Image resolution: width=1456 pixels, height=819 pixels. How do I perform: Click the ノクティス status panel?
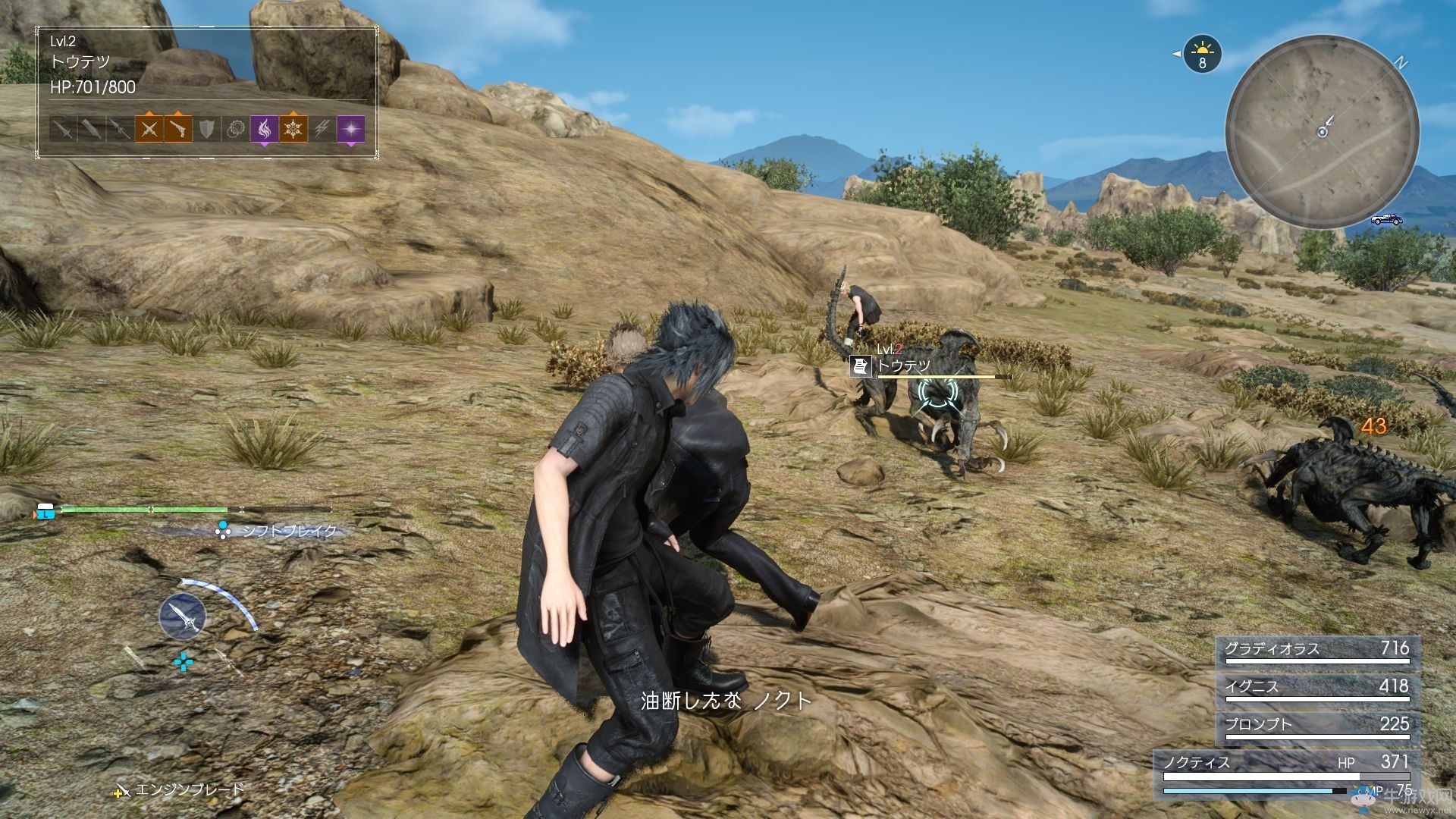tap(1286, 773)
